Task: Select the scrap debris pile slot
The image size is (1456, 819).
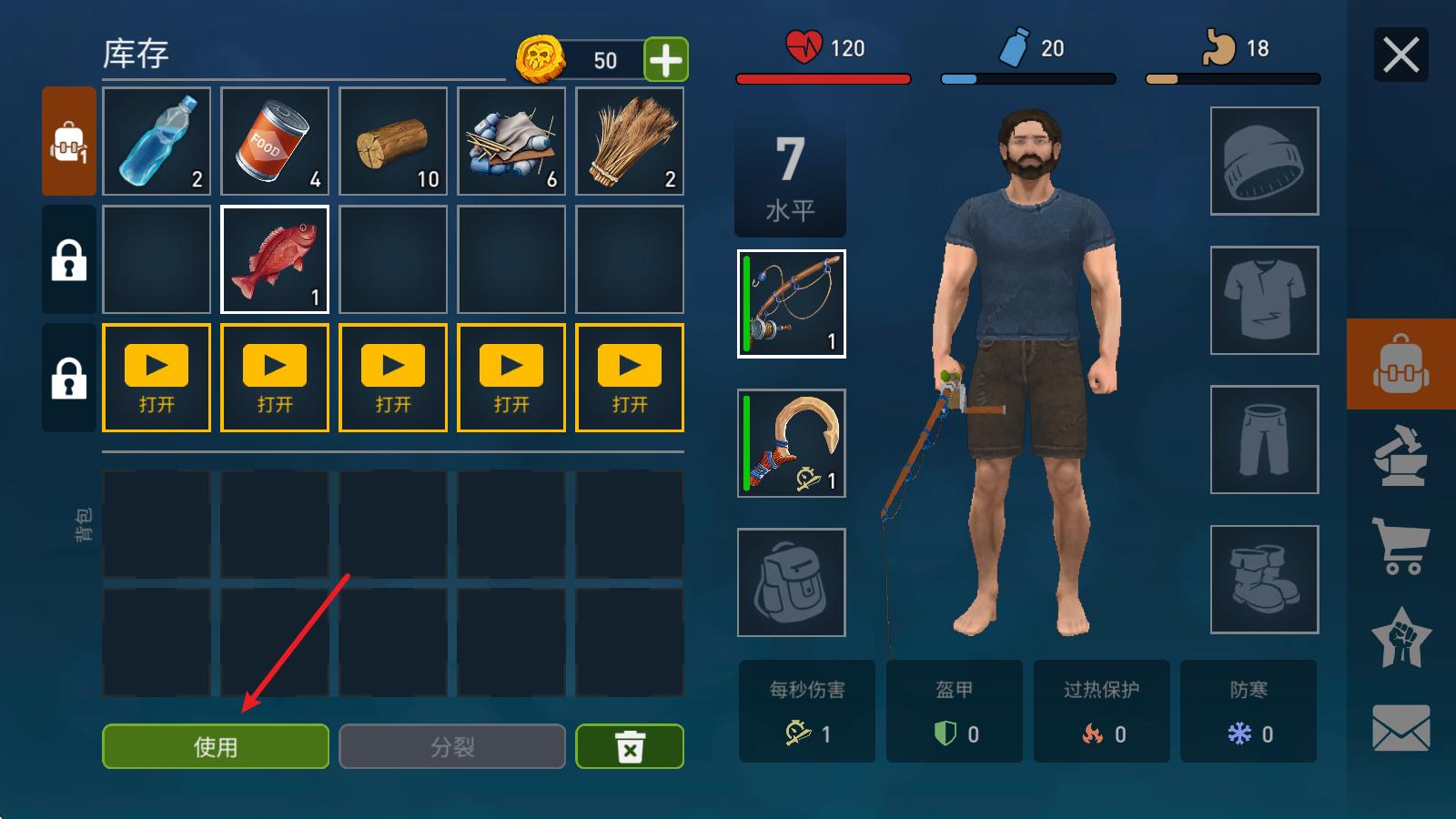Action: pos(511,141)
